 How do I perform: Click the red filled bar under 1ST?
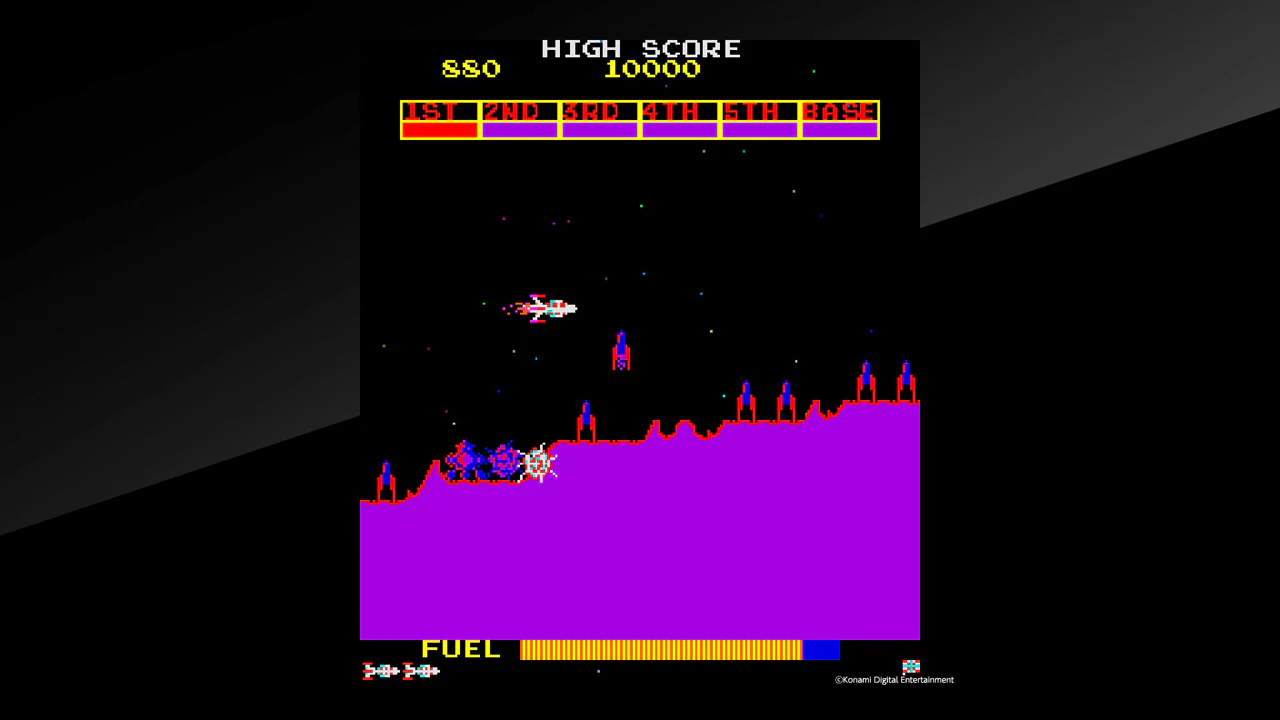[438, 130]
